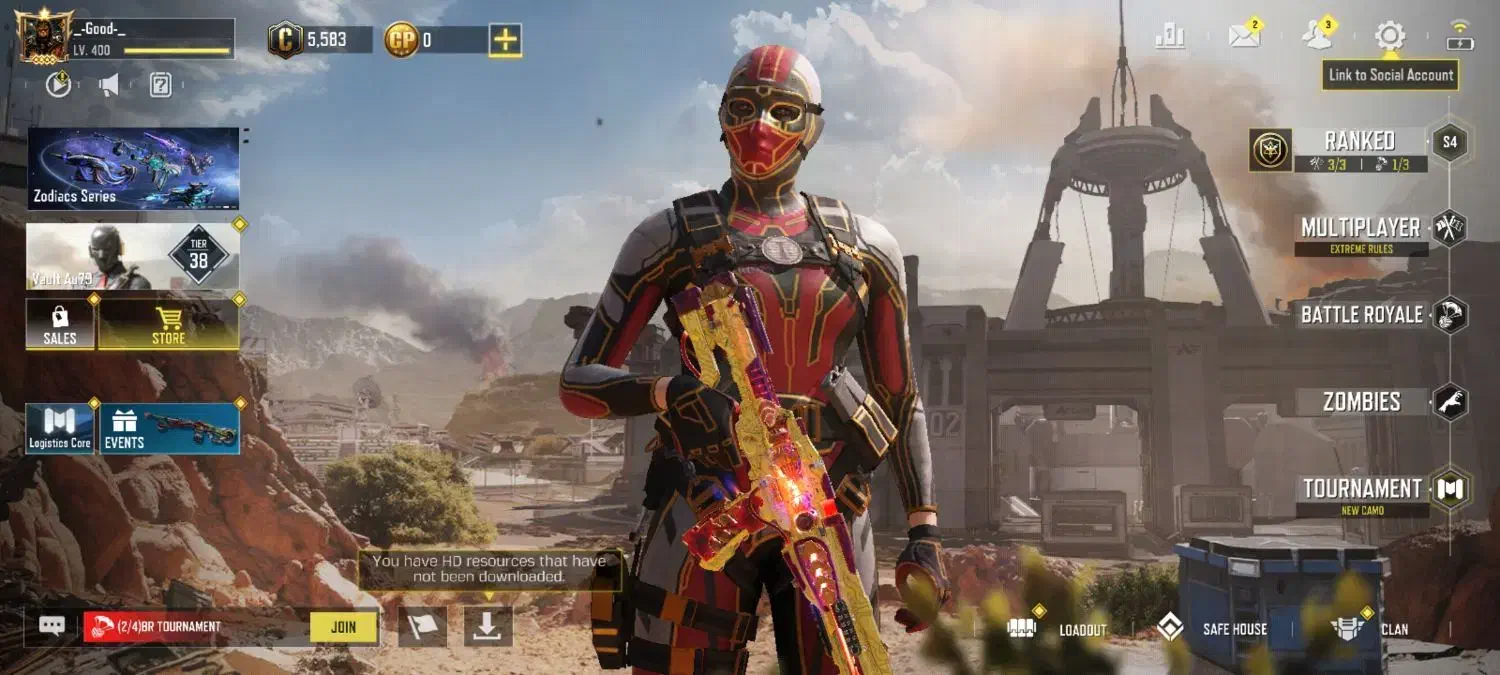
Task: Go to the Store
Action: point(168,325)
